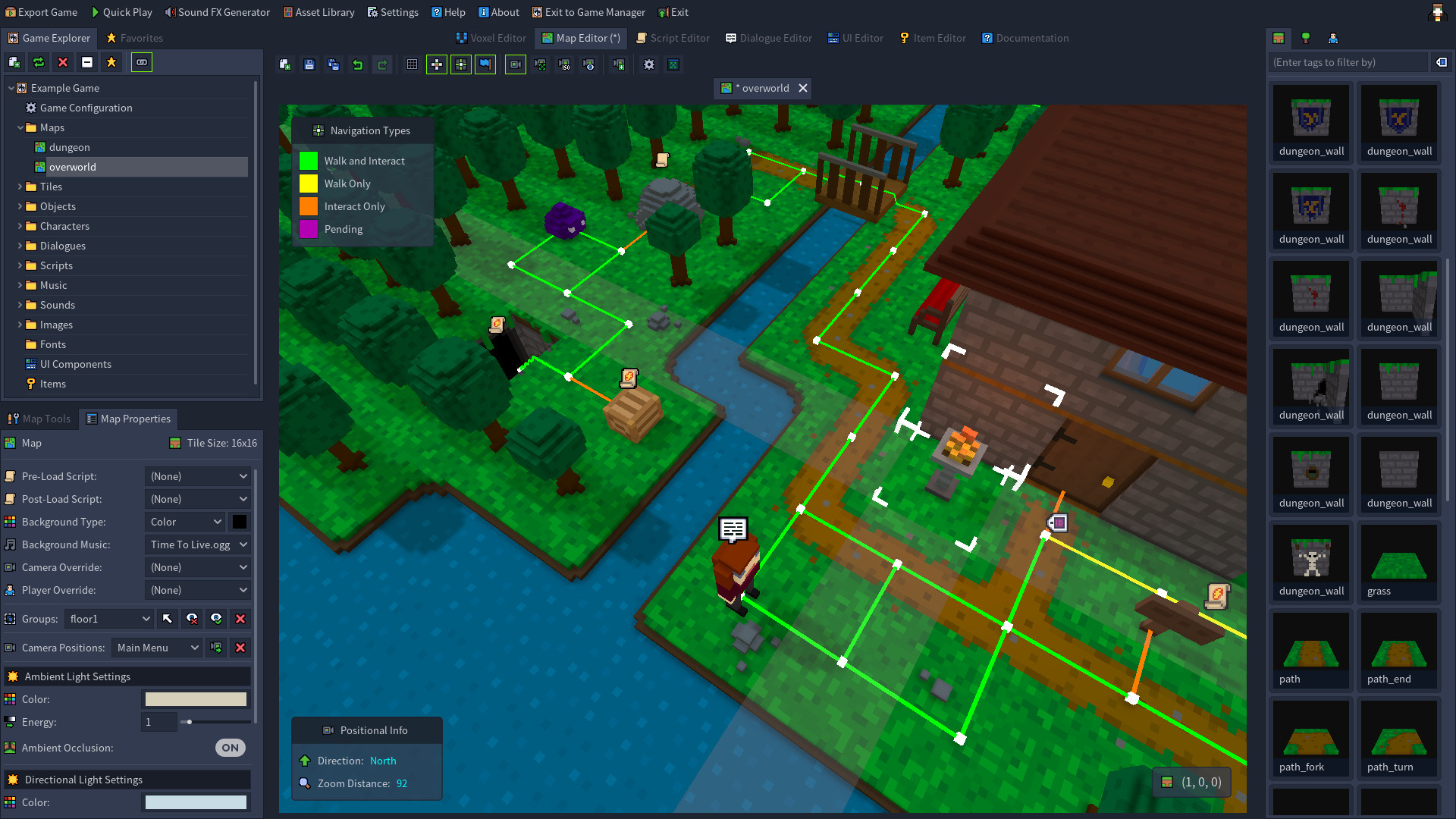Collapse the Maps folder in Game Explorer

(20, 127)
